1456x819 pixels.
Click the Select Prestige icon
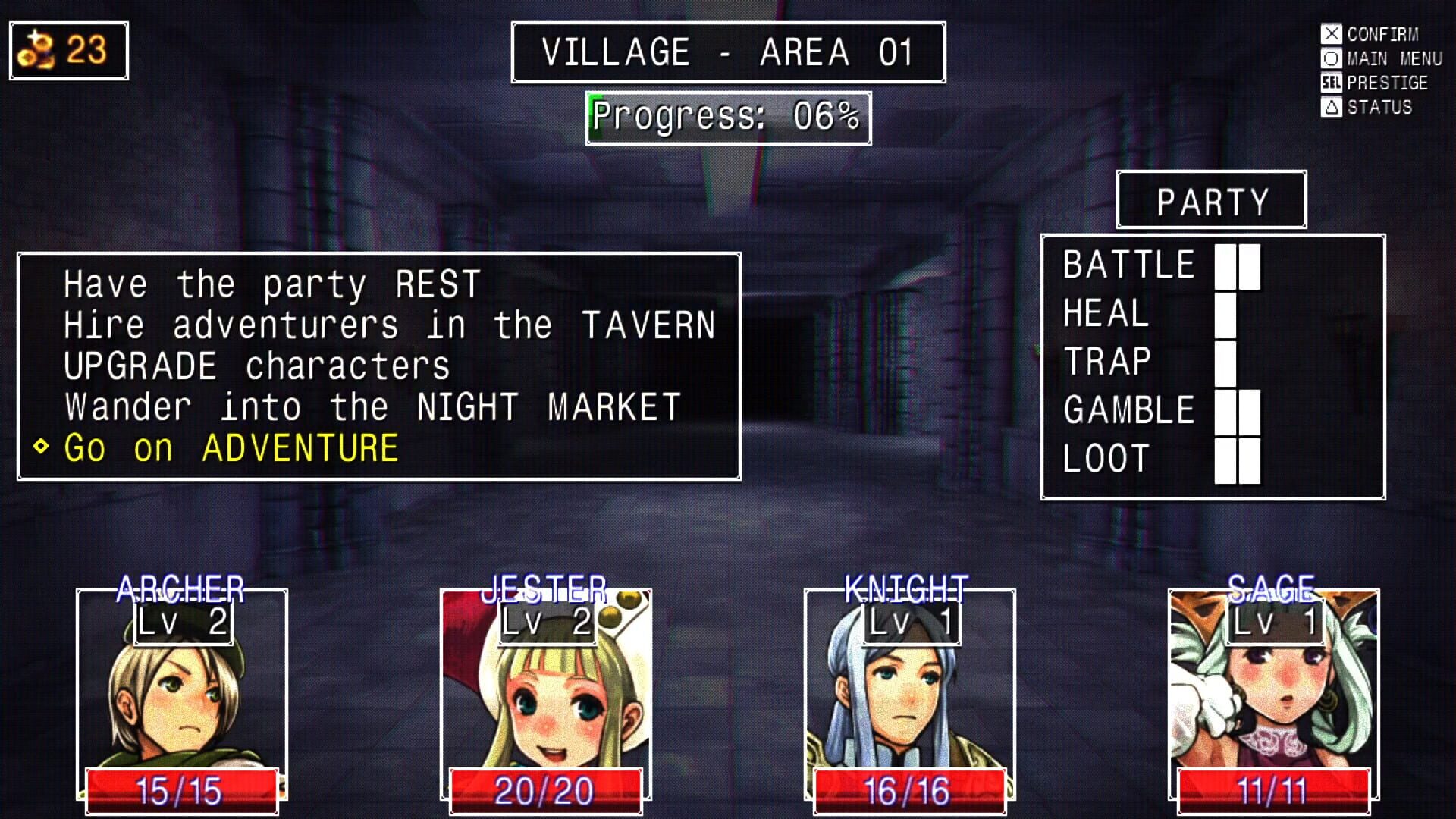coord(1332,83)
